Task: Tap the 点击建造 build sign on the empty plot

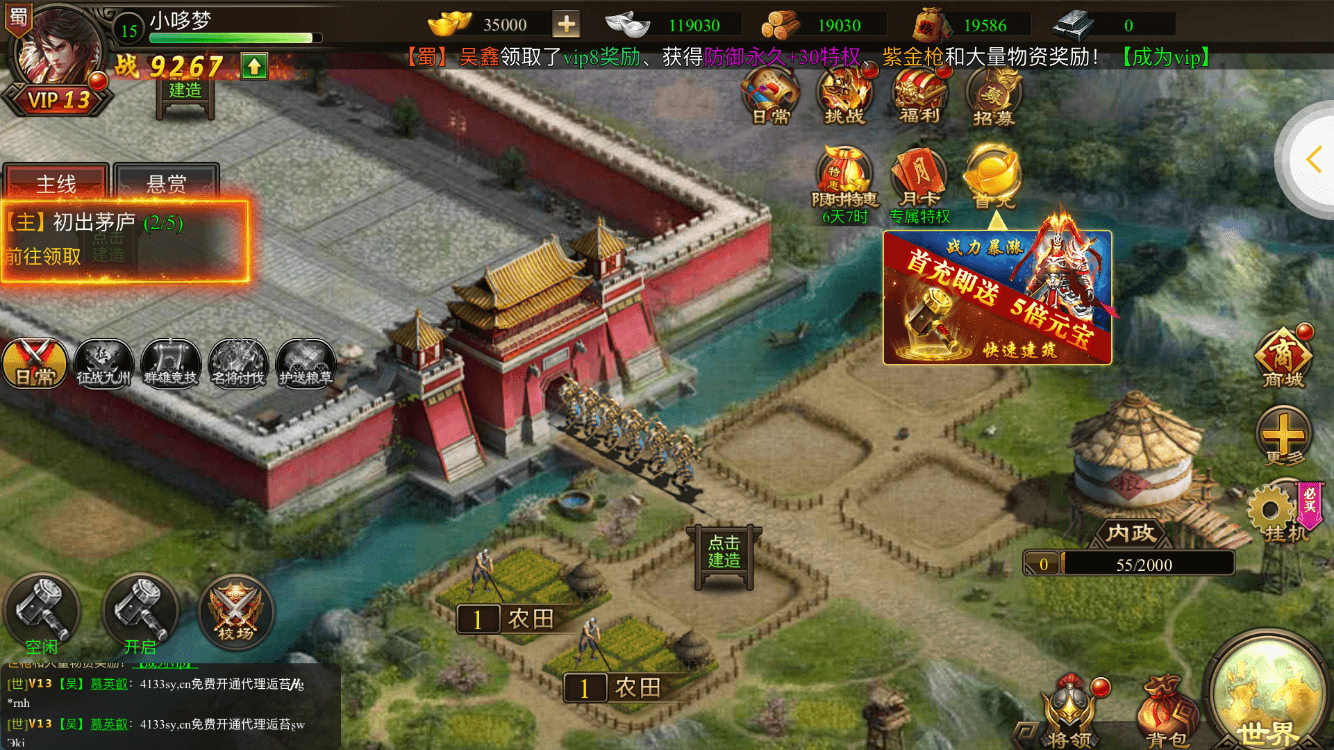Action: (x=724, y=552)
